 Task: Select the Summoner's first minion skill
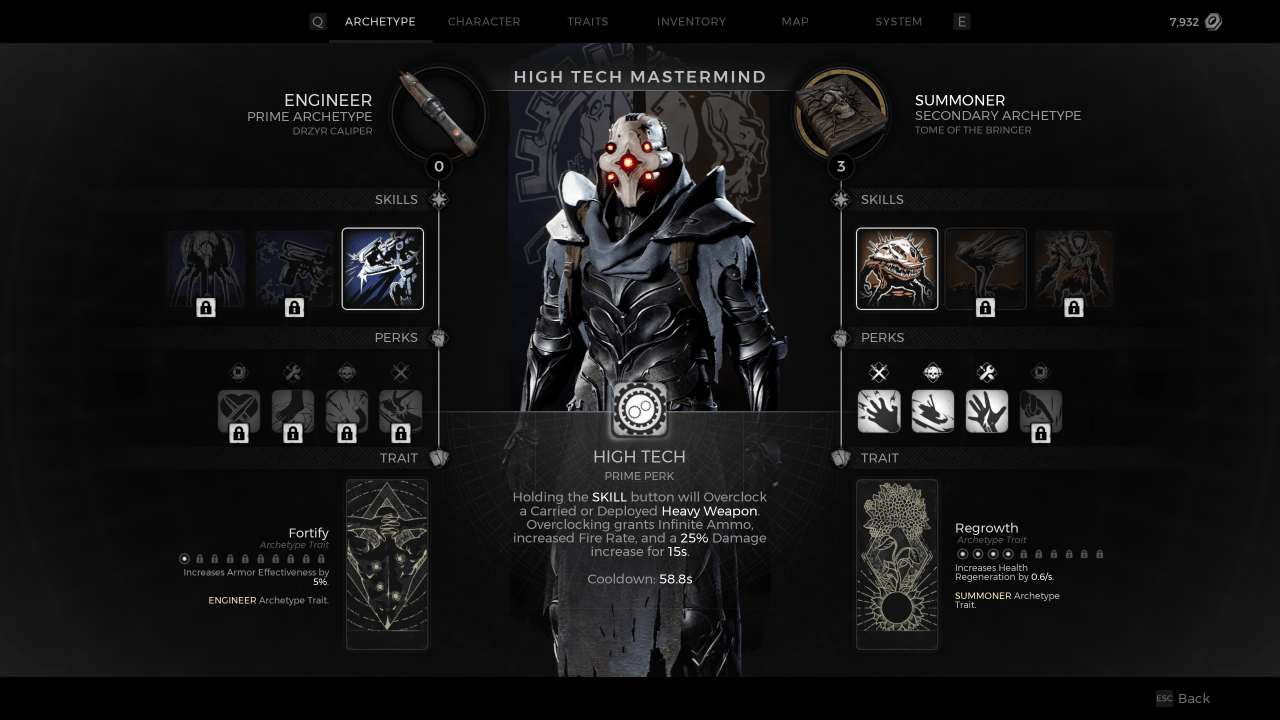pos(896,268)
